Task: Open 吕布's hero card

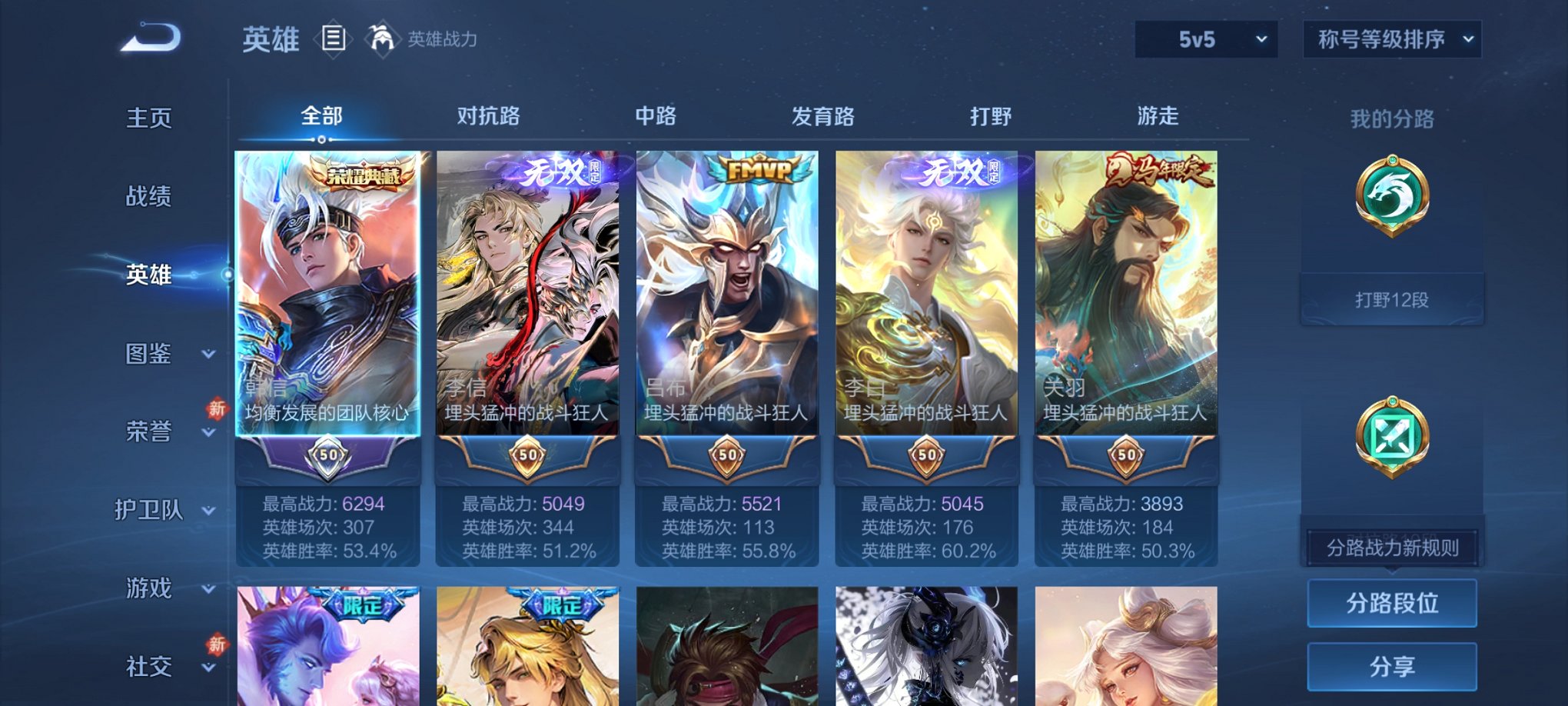Action: (x=725, y=308)
